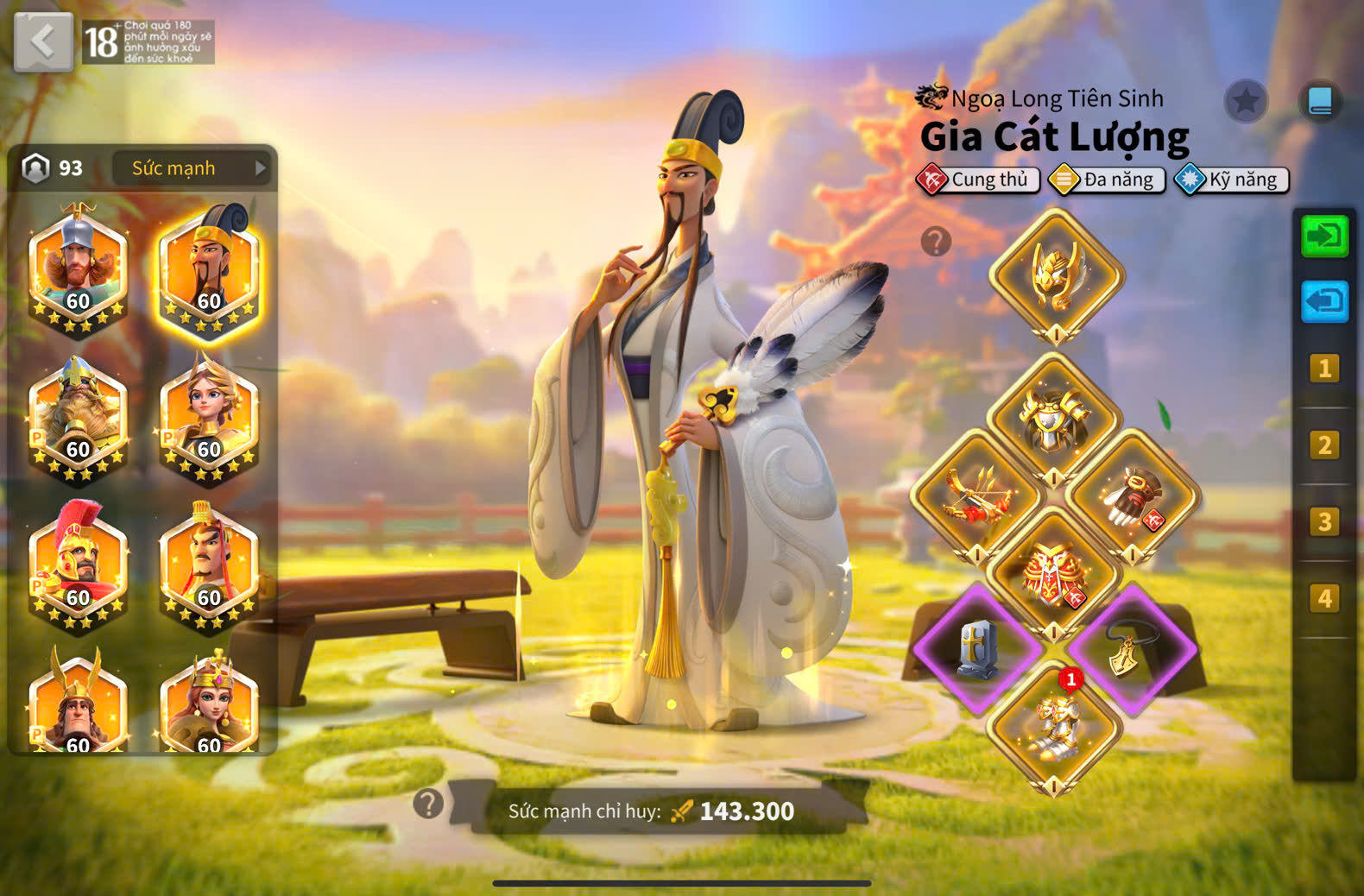Go back using the arrow button
Image resolution: width=1364 pixels, height=896 pixels.
coord(43,41)
